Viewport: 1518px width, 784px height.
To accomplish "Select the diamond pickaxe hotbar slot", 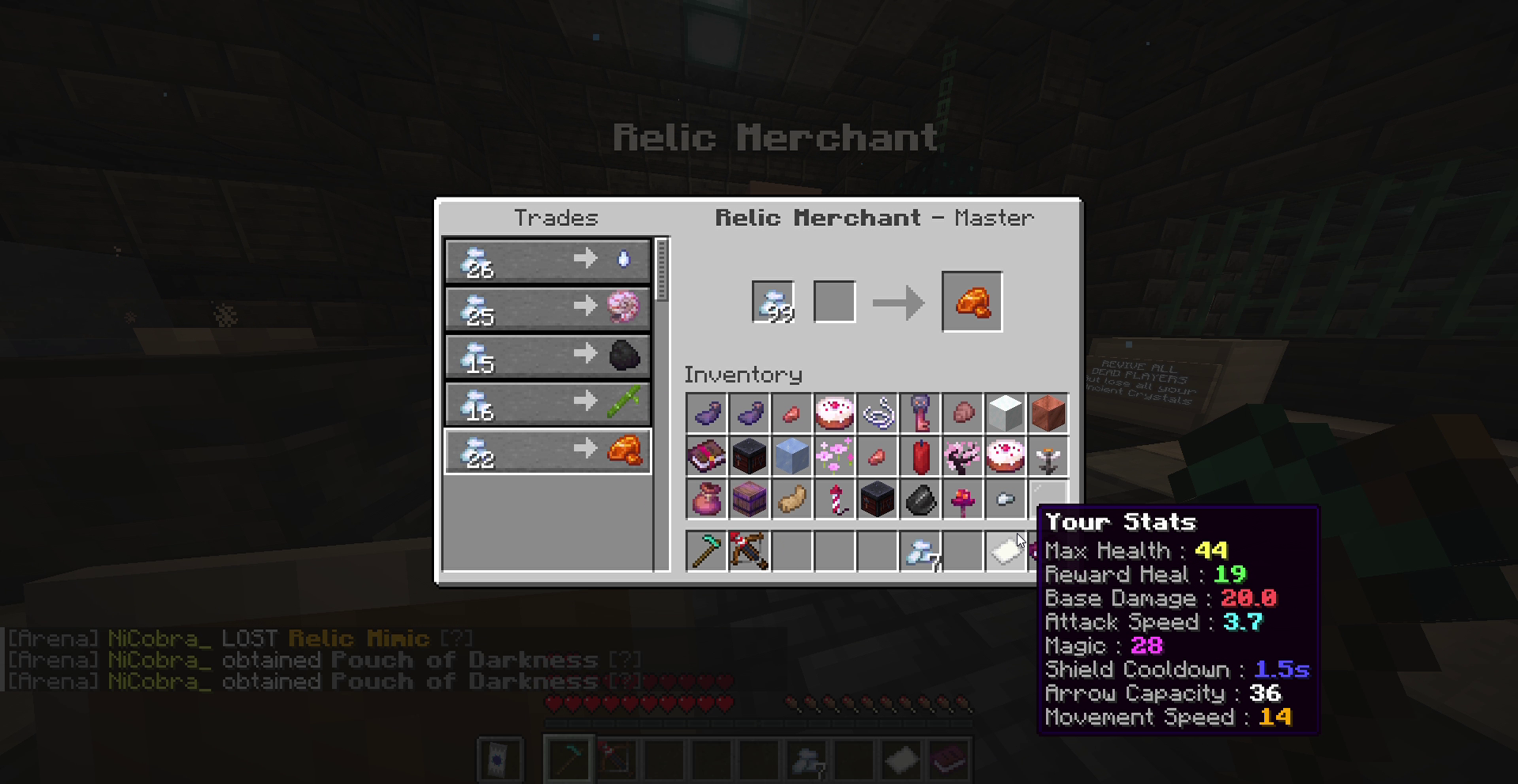I will [706, 550].
